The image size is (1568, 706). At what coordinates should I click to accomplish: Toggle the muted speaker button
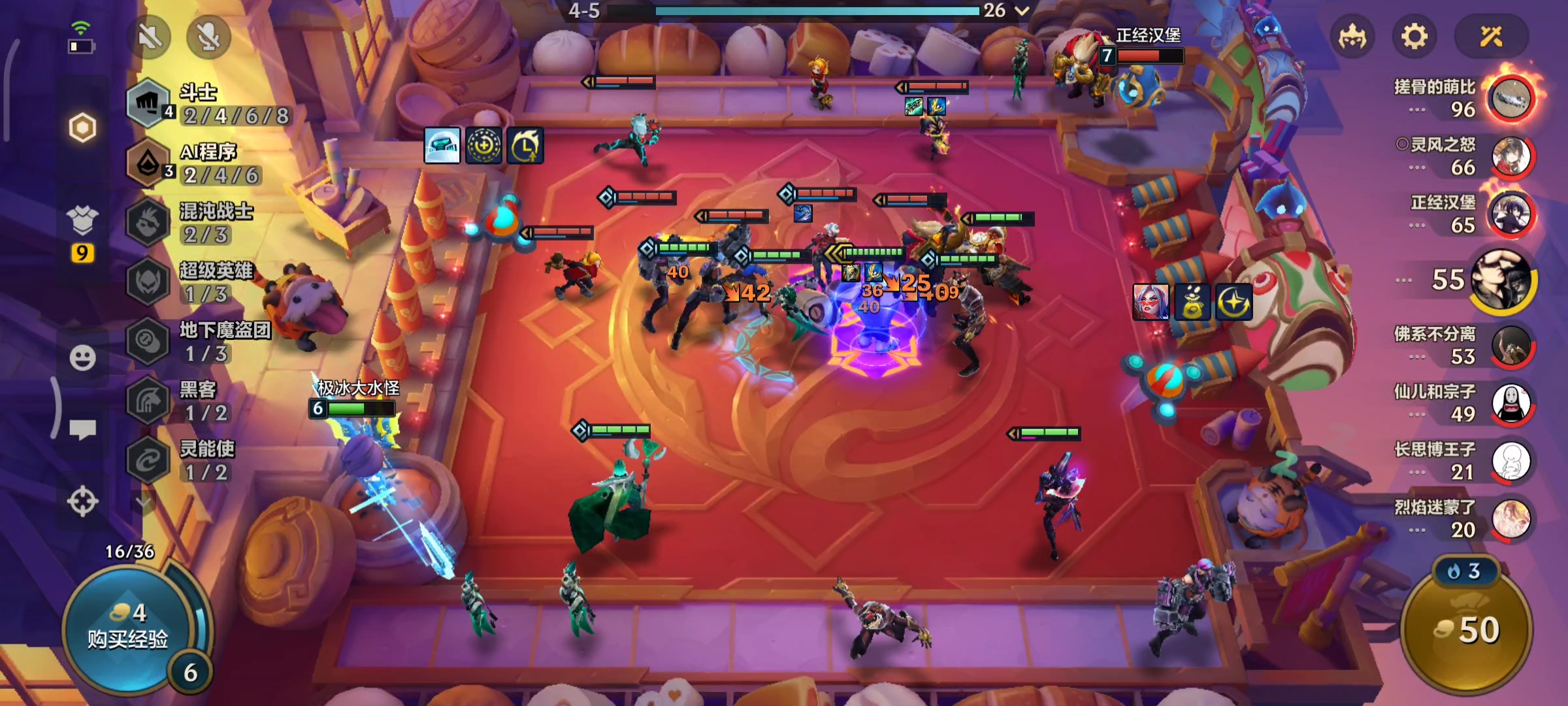coord(150,37)
